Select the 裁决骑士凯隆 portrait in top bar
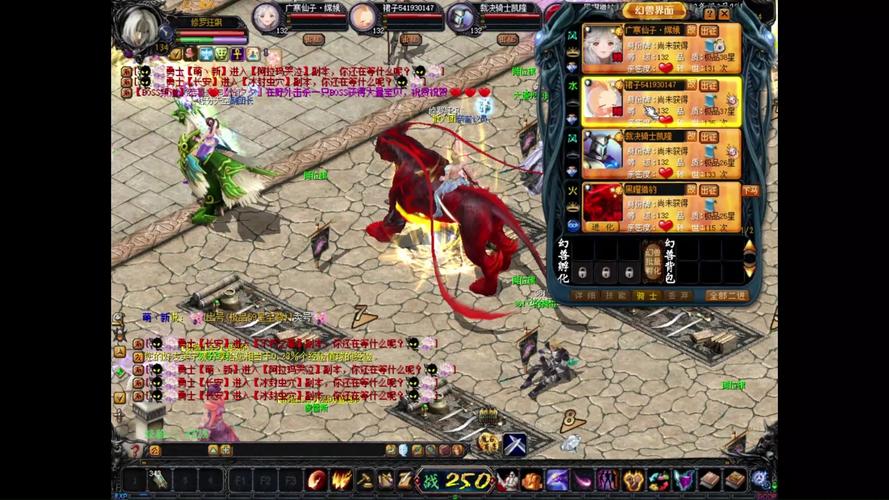 [x=460, y=17]
